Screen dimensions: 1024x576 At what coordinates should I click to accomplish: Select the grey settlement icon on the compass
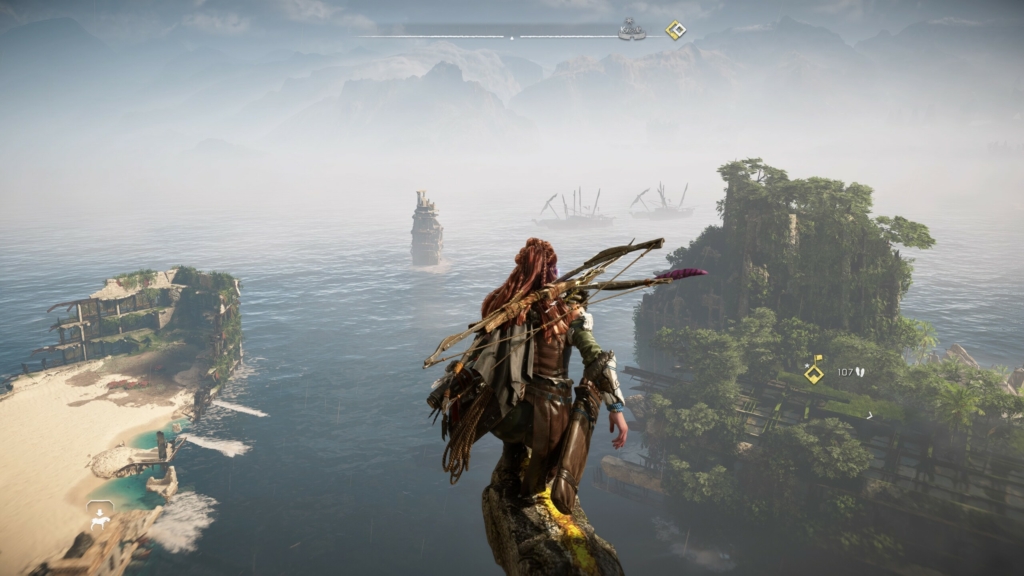[631, 30]
